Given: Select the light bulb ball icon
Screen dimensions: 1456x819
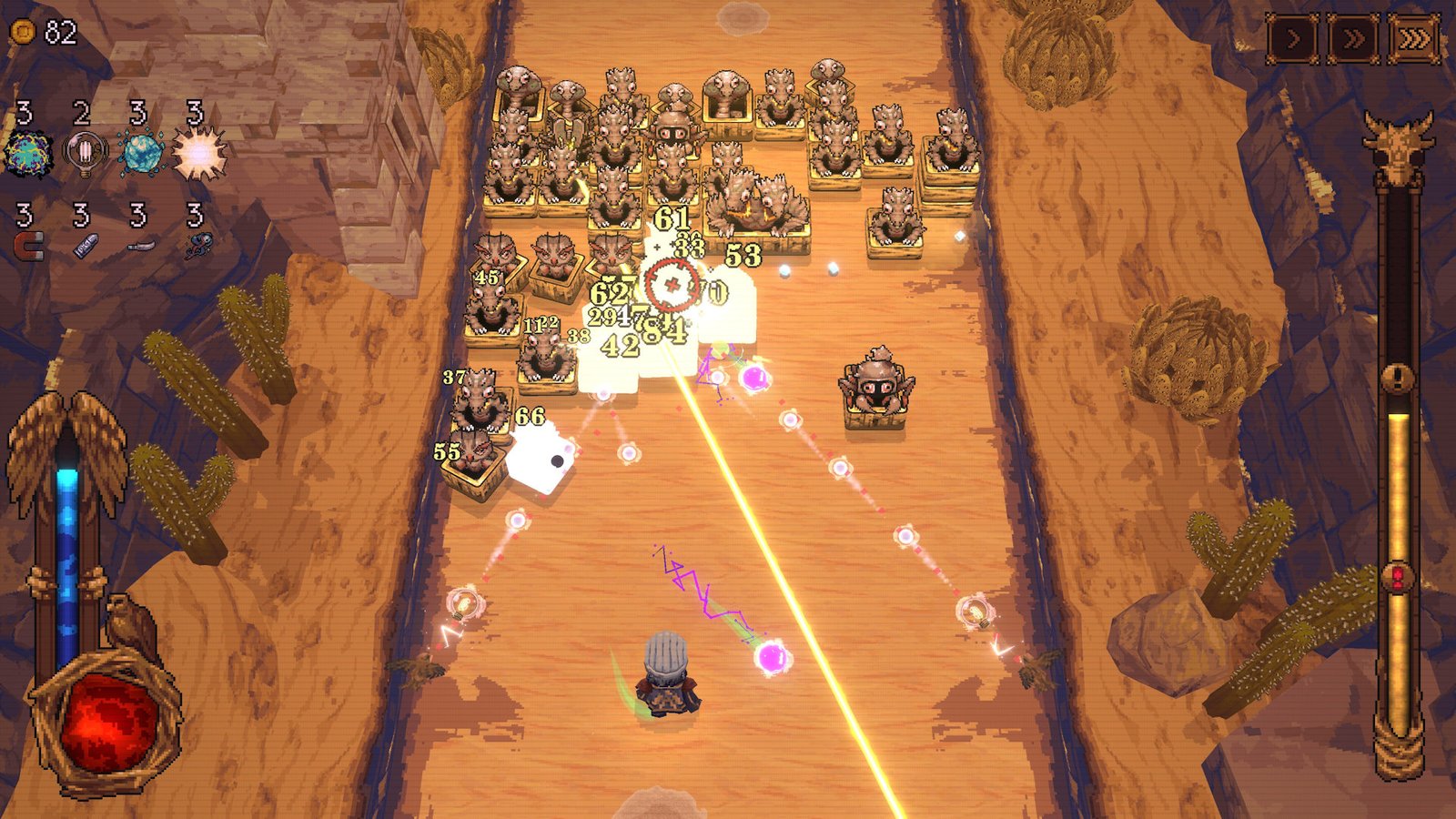Looking at the screenshot, I should coord(85,152).
